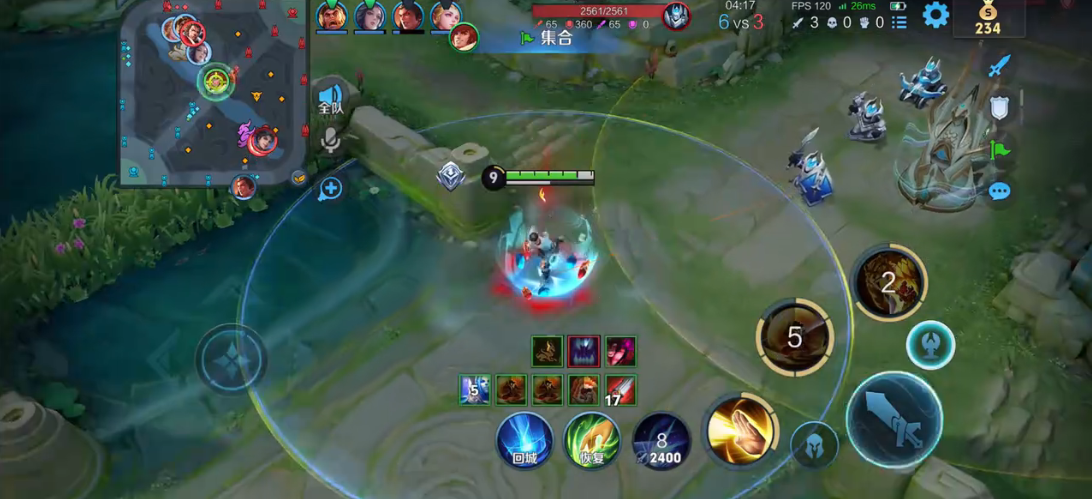Screen dimensions: 1092x499
Task: Trigger the golden palm summoner spell
Action: [x=738, y=430]
